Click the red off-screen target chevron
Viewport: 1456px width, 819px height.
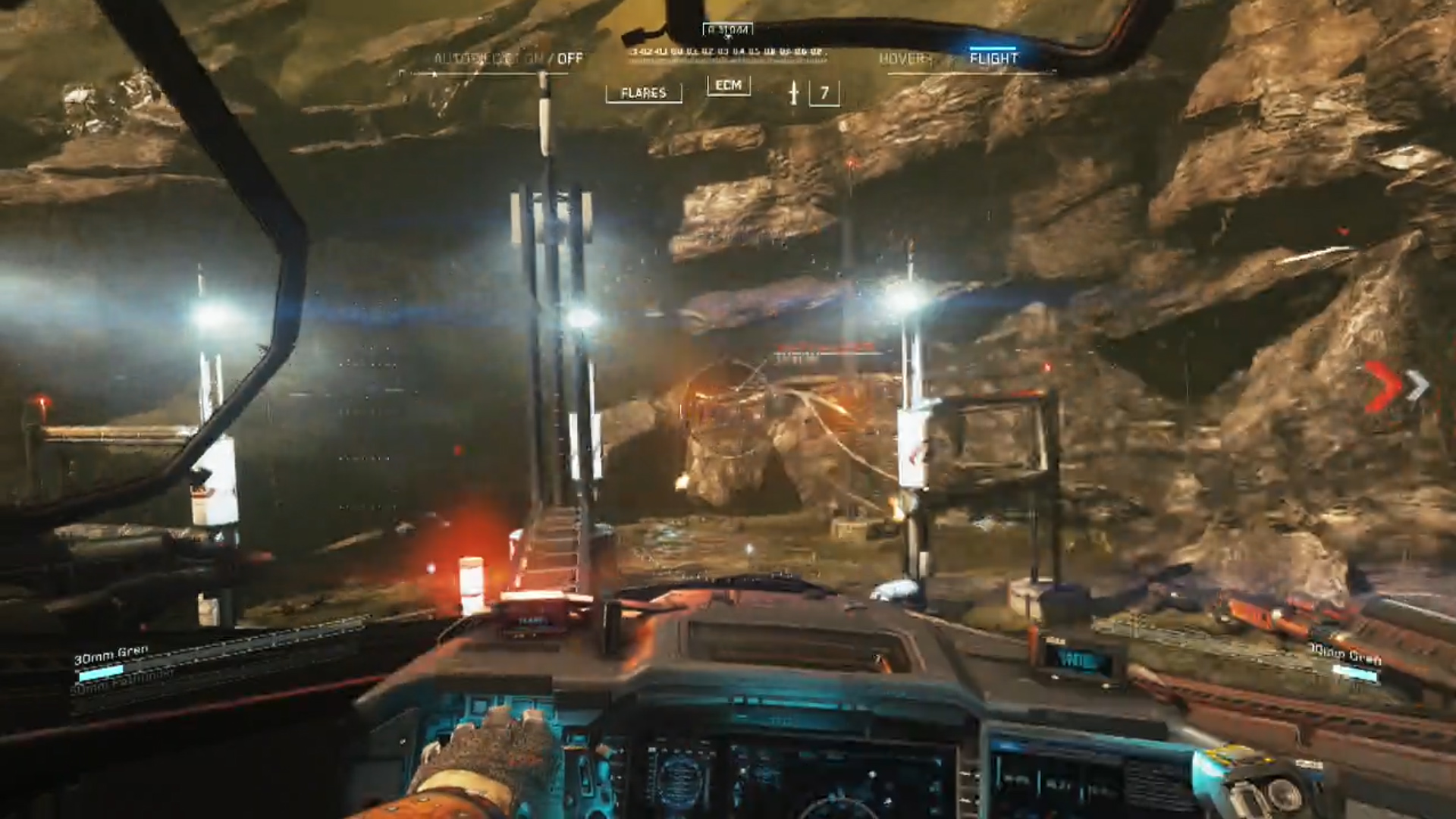coord(1382,387)
